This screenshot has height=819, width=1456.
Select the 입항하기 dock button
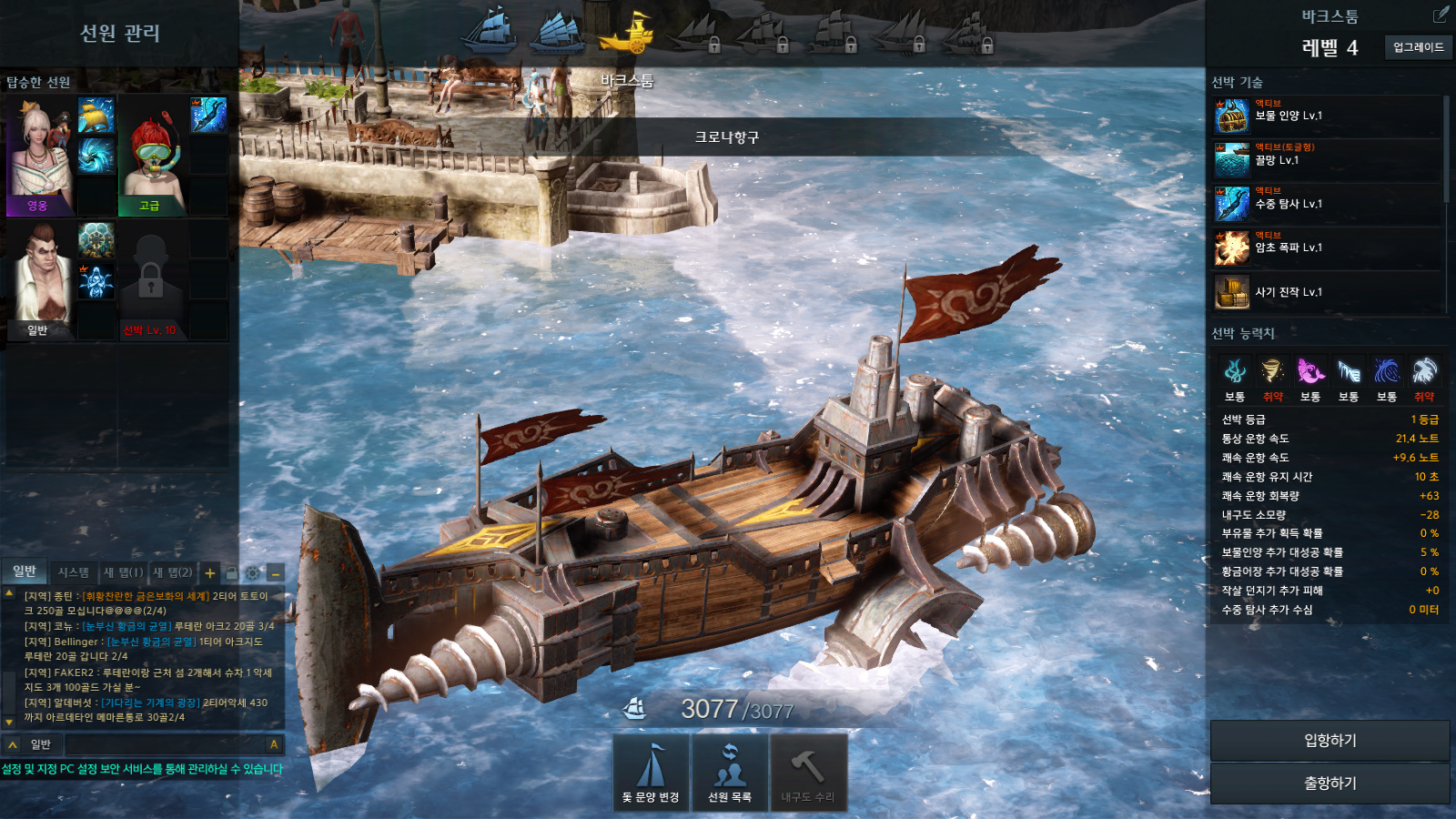[1330, 741]
